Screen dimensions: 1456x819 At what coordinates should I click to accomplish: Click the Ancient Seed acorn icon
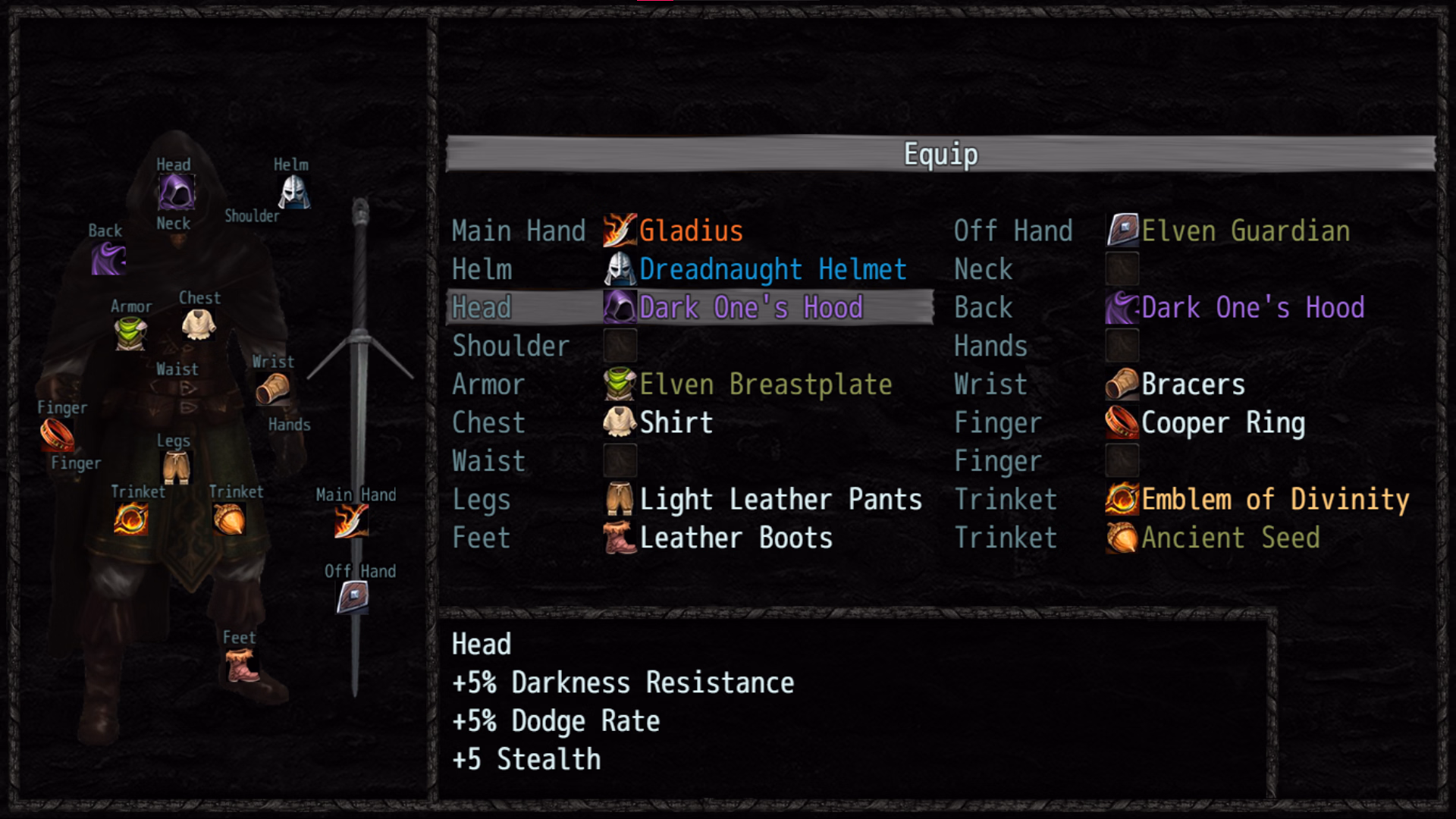tap(1120, 537)
